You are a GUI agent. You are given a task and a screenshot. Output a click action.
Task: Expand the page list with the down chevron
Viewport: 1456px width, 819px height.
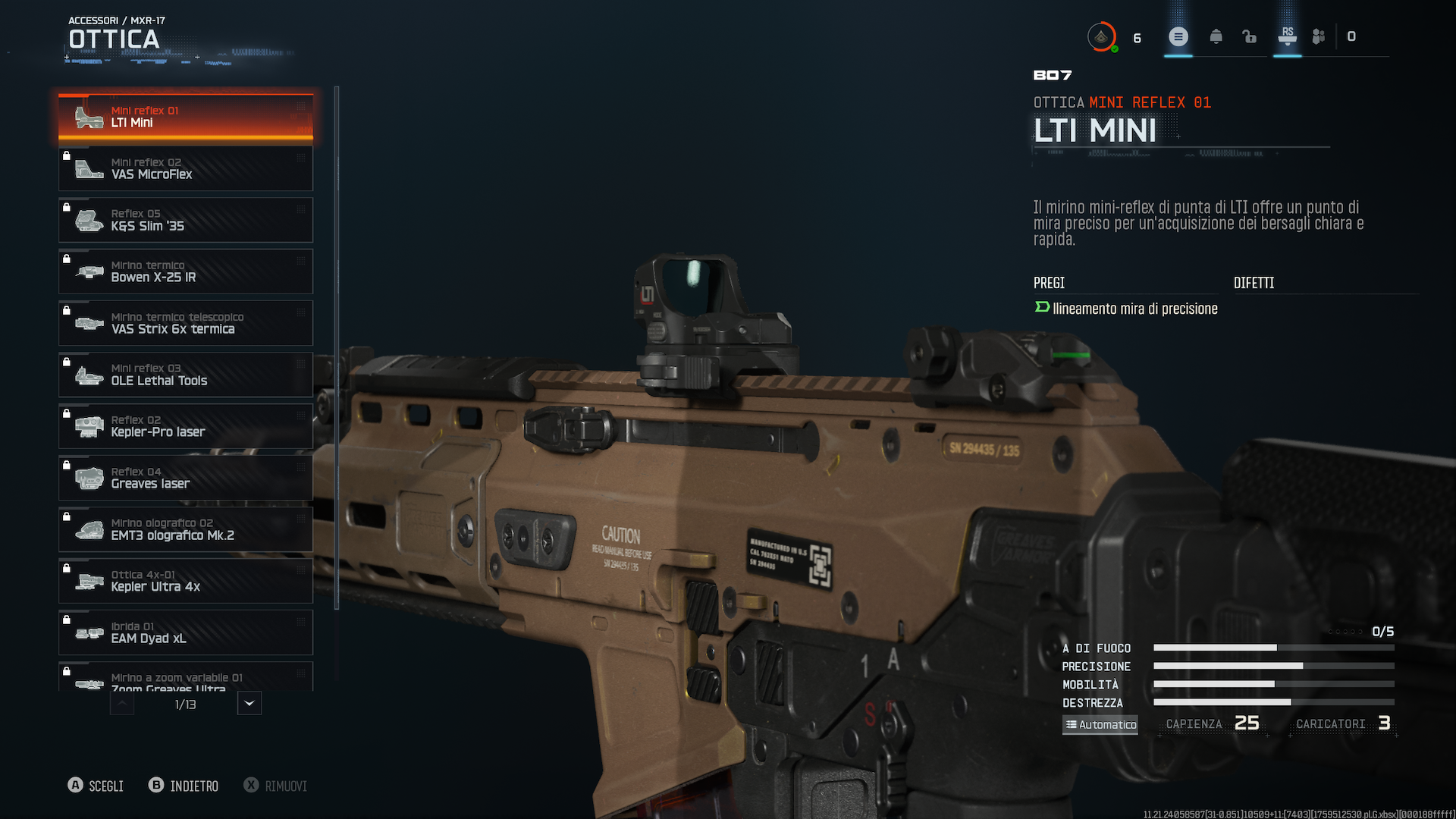click(249, 703)
